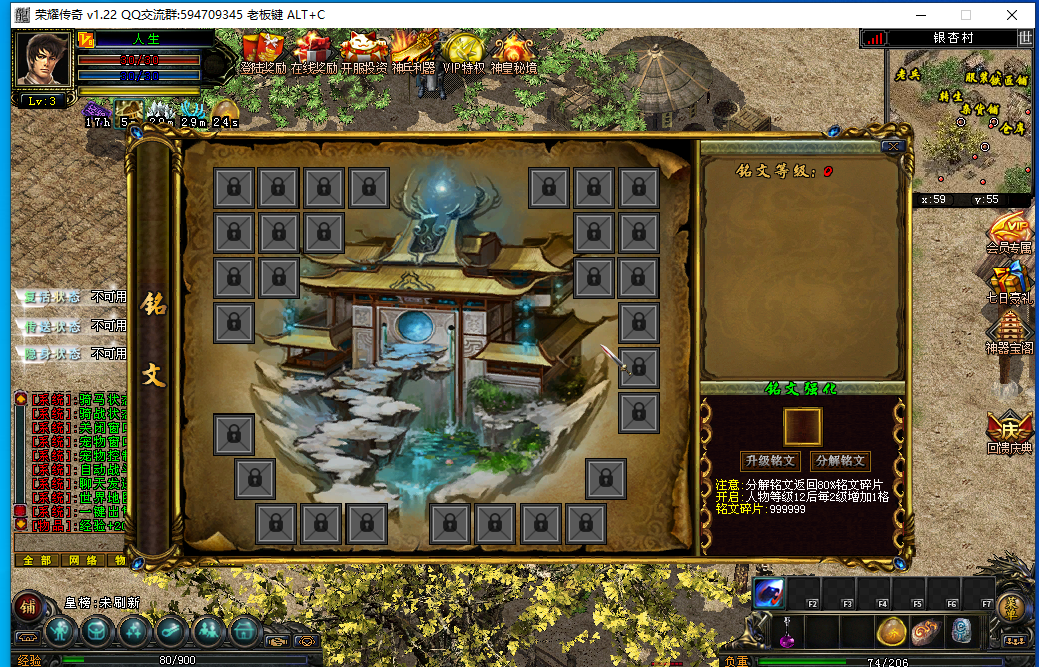Open the 开服投资 lucky cat icon
The width and height of the screenshot is (1039, 667).
[363, 52]
